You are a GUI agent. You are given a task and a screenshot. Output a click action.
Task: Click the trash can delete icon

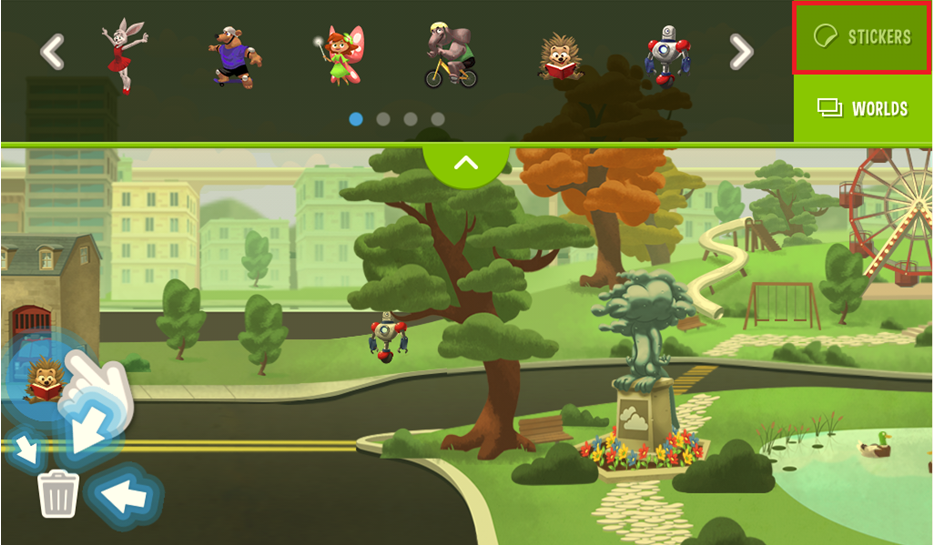coord(58,493)
